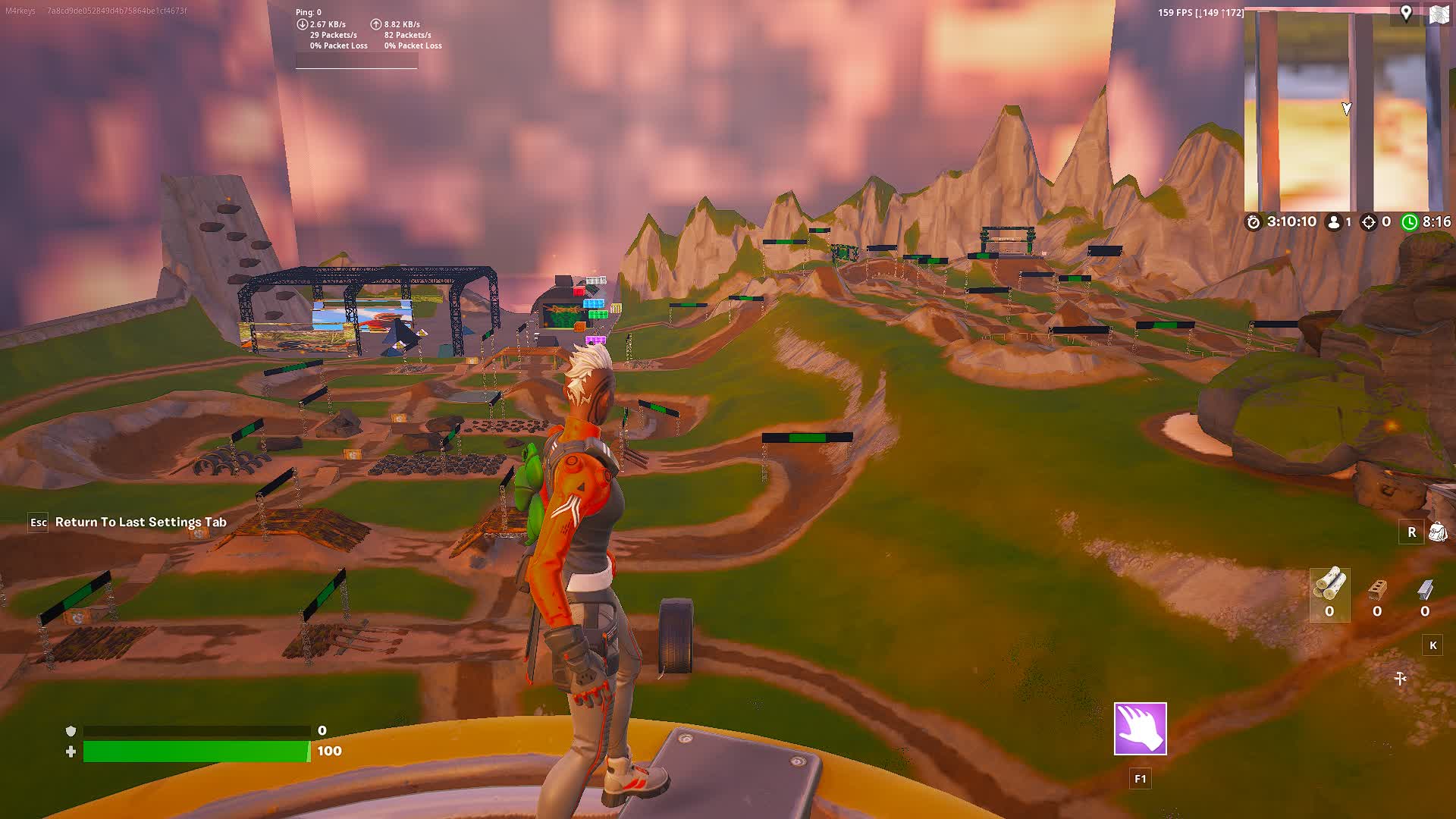Click the players counter person icon
The height and width of the screenshot is (819, 1456).
coord(1332,223)
